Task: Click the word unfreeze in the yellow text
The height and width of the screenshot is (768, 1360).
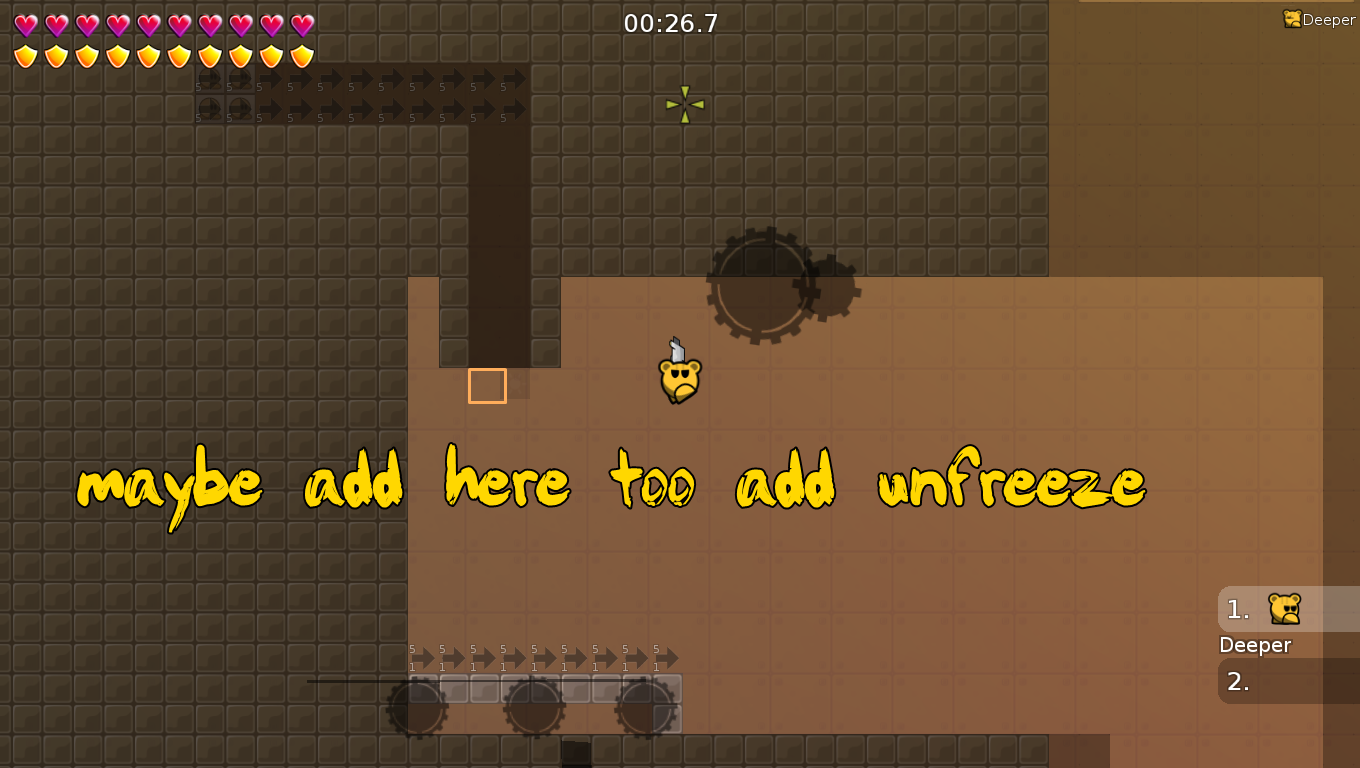Action: click(1012, 483)
